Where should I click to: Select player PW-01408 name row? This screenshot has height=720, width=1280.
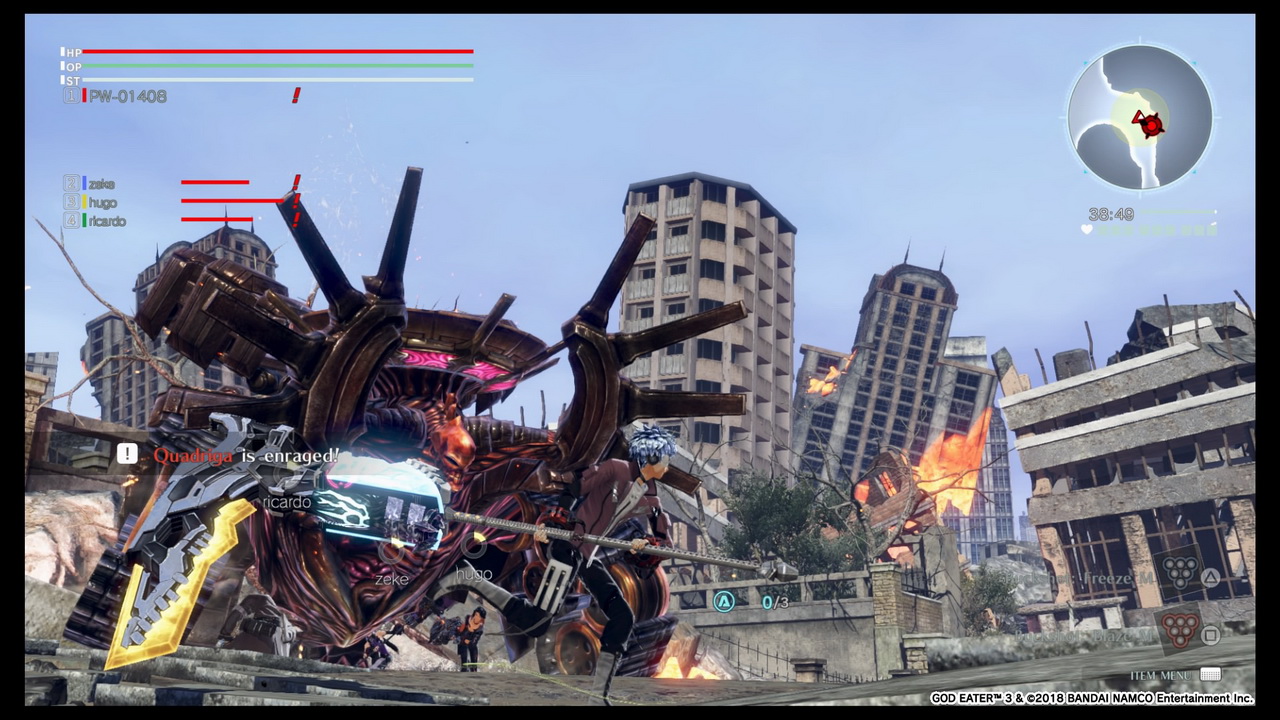tap(127, 96)
